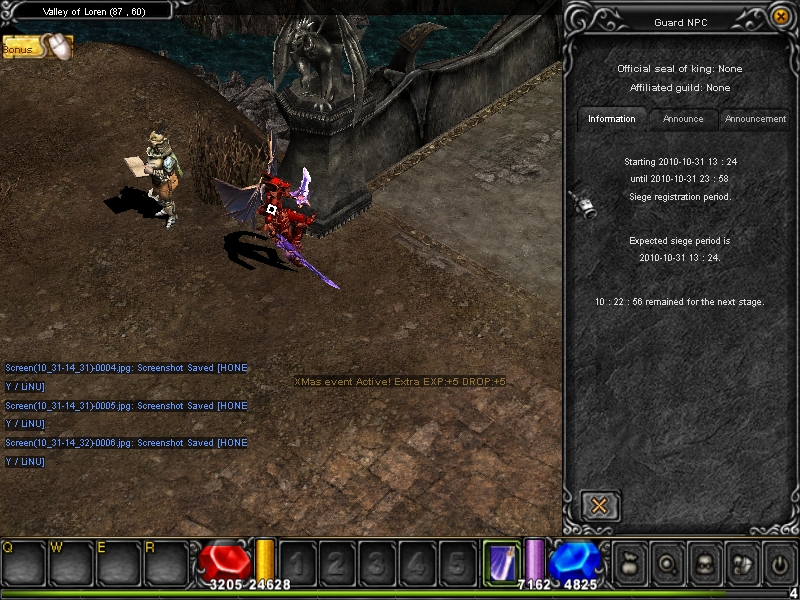
Task: Click the R item hotkey slot
Action: (166, 562)
